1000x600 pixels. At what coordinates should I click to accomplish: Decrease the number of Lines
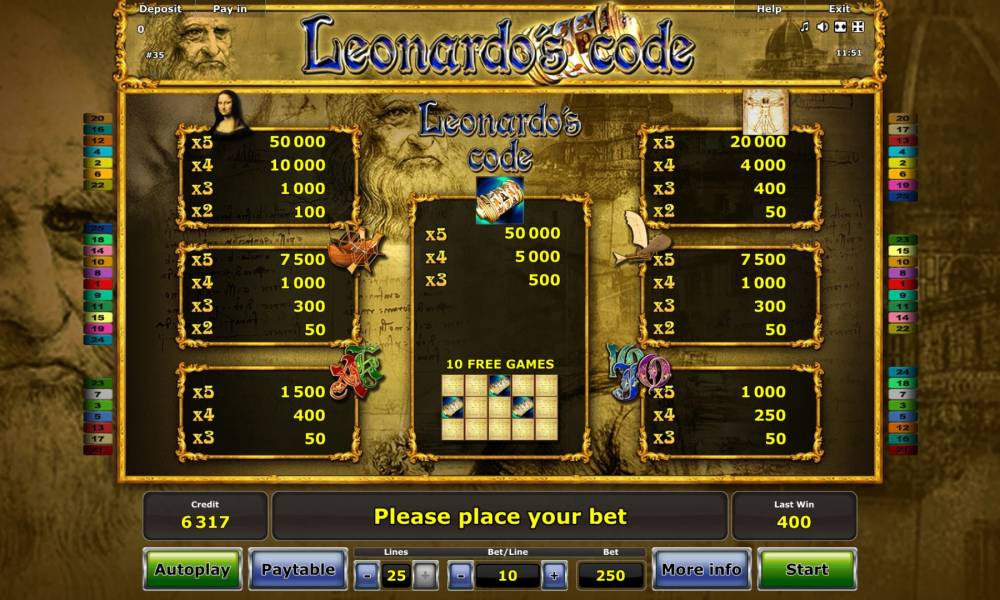click(368, 575)
